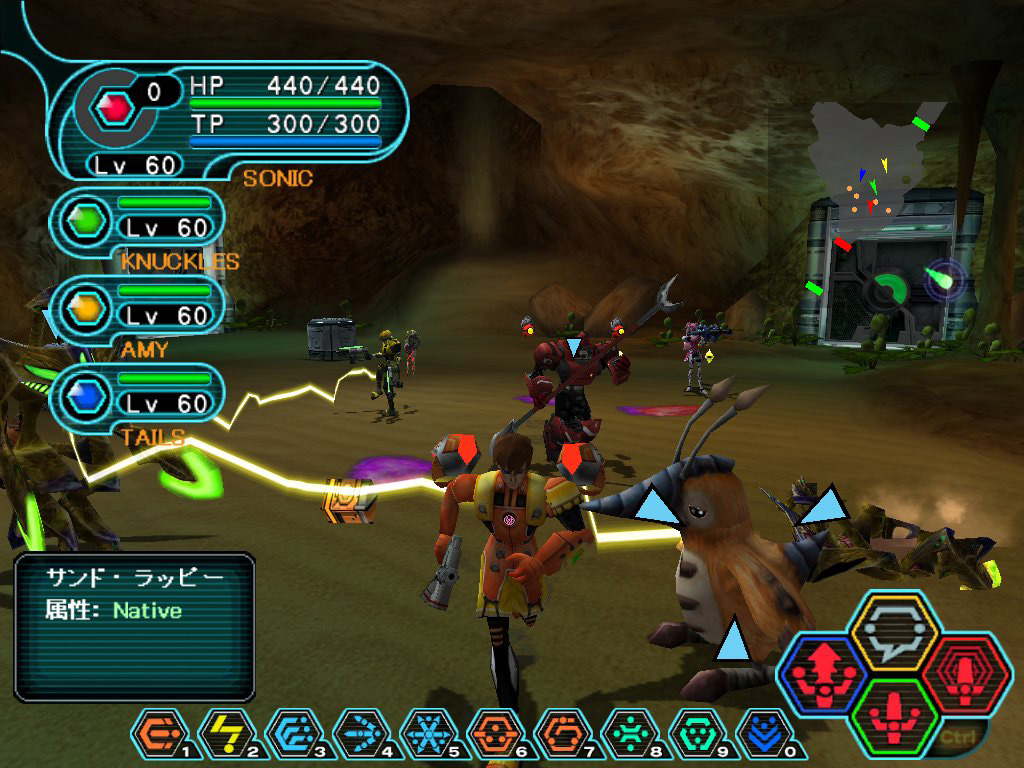Activate the orange hotbar slot numbered 1
1024x768 pixels.
[153, 735]
